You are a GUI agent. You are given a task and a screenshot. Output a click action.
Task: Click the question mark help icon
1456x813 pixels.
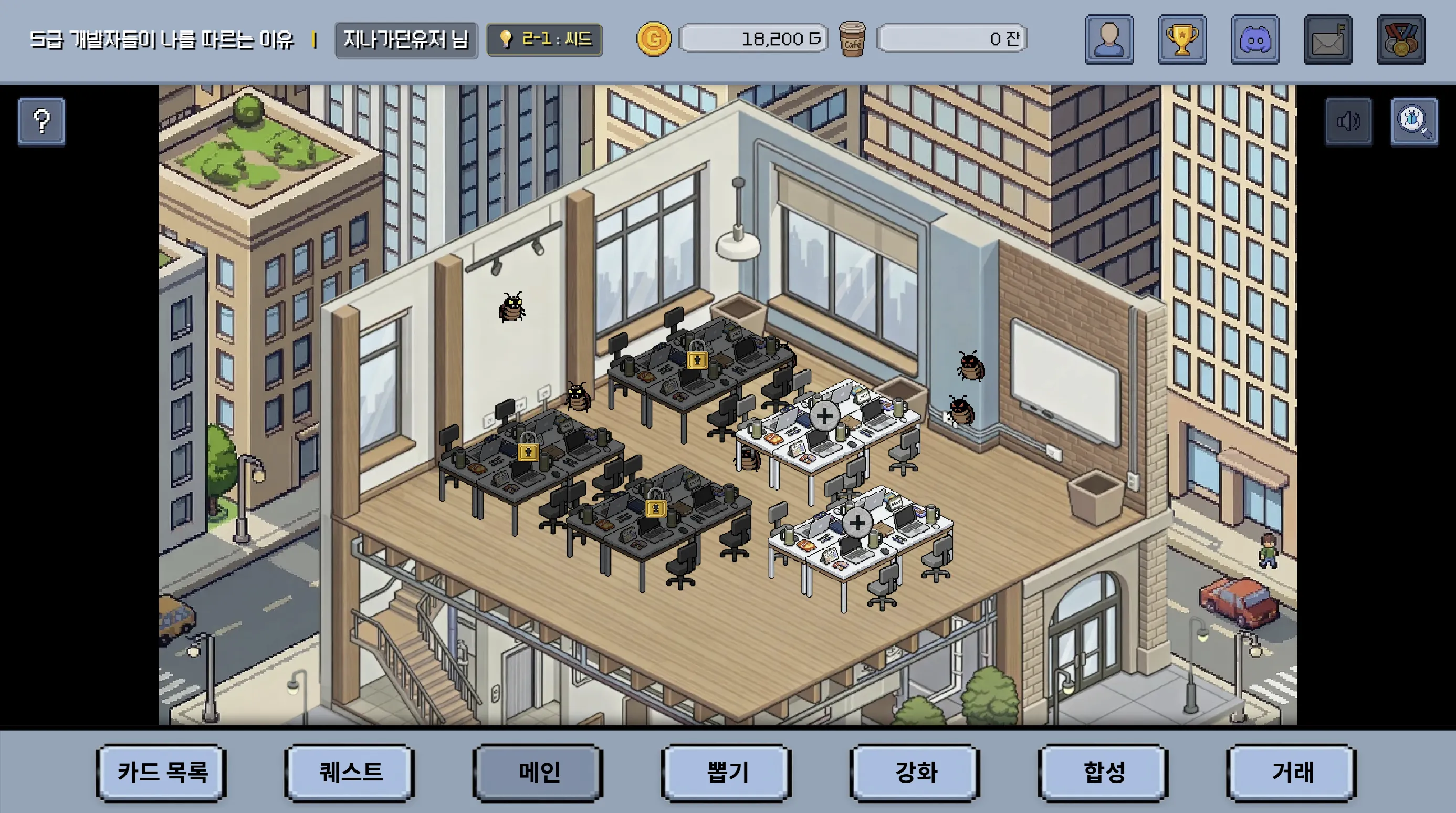(x=41, y=121)
